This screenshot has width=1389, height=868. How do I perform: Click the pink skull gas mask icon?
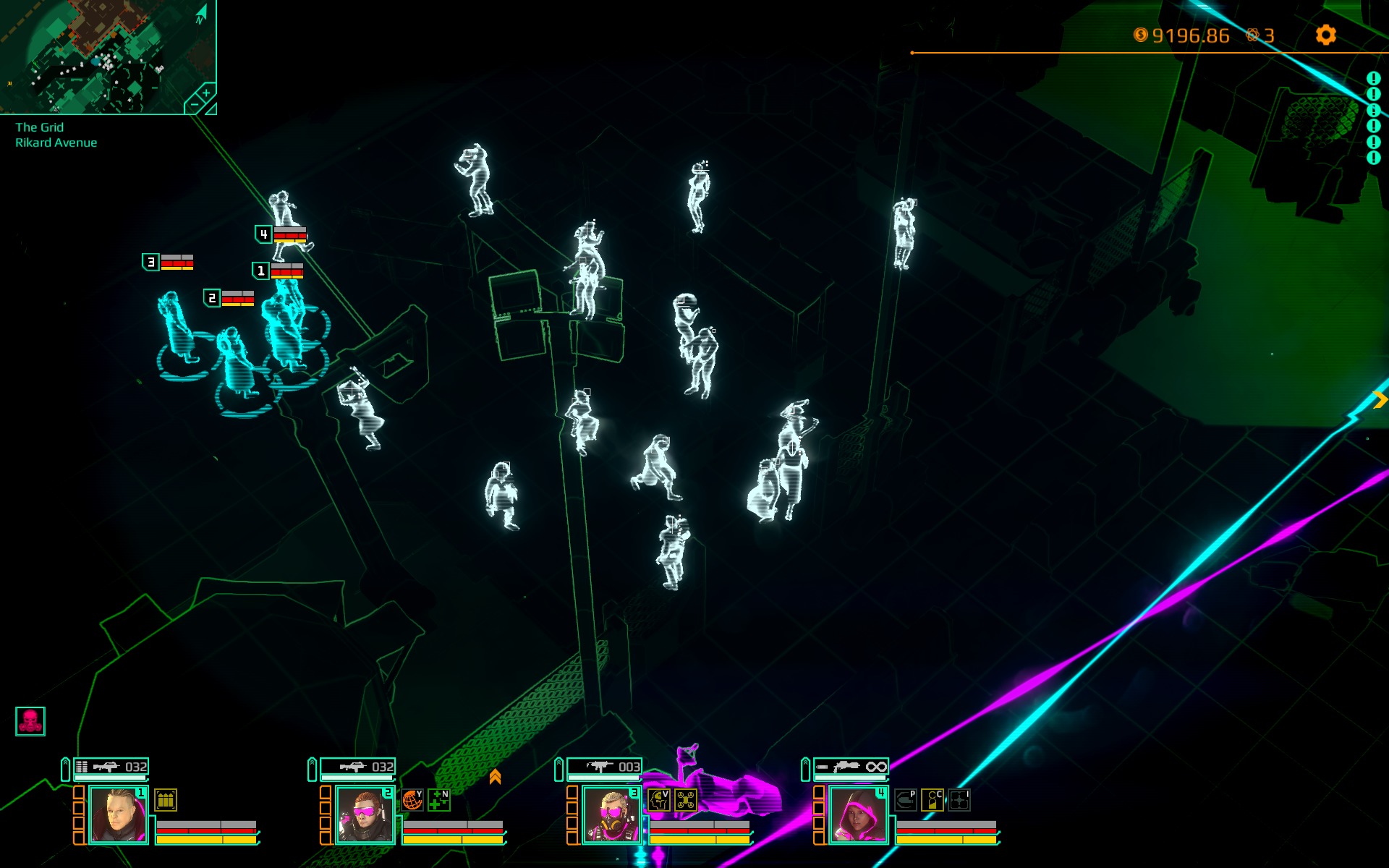tap(30, 721)
